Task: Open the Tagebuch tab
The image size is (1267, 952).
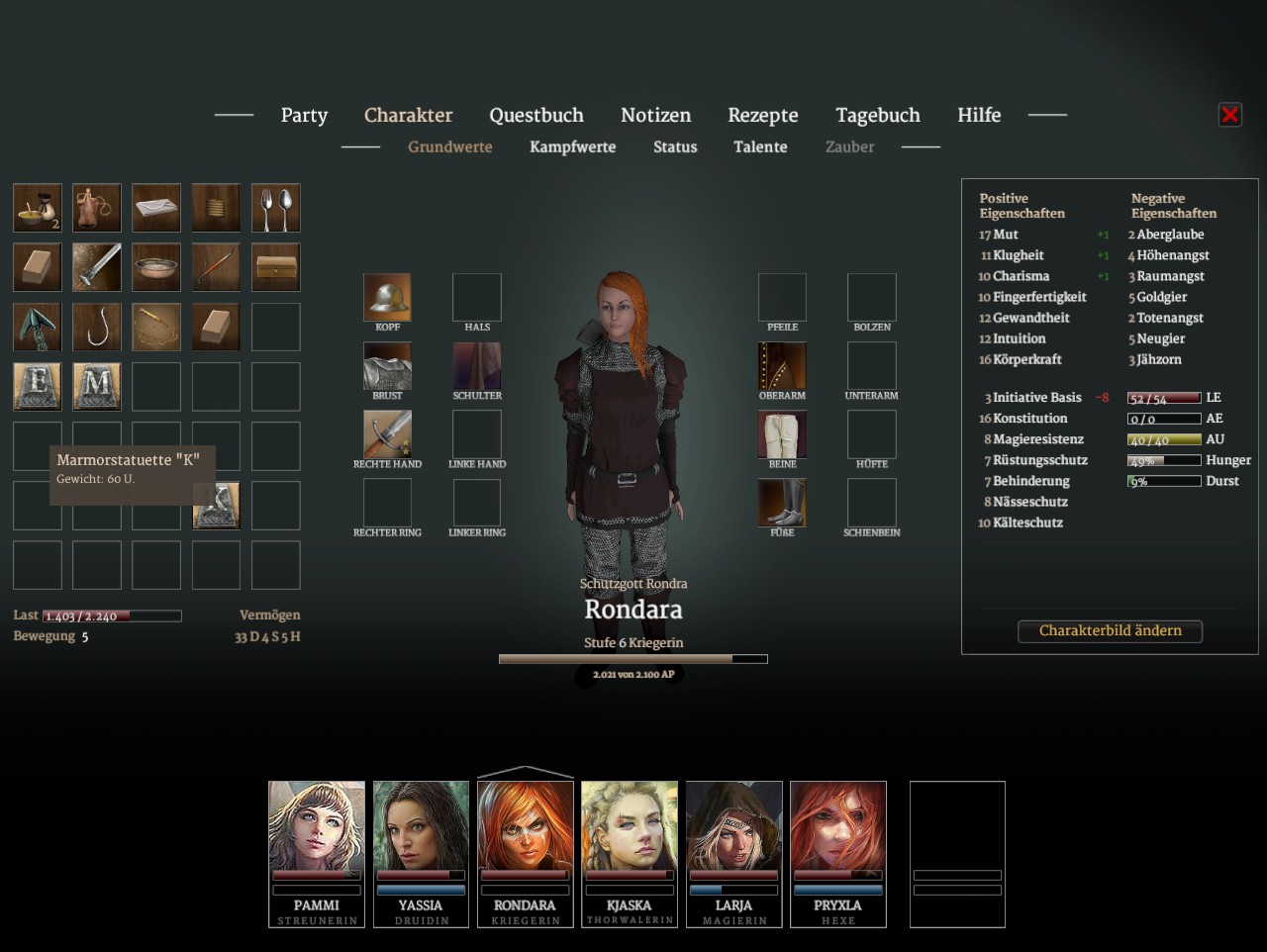Action: pos(877,115)
